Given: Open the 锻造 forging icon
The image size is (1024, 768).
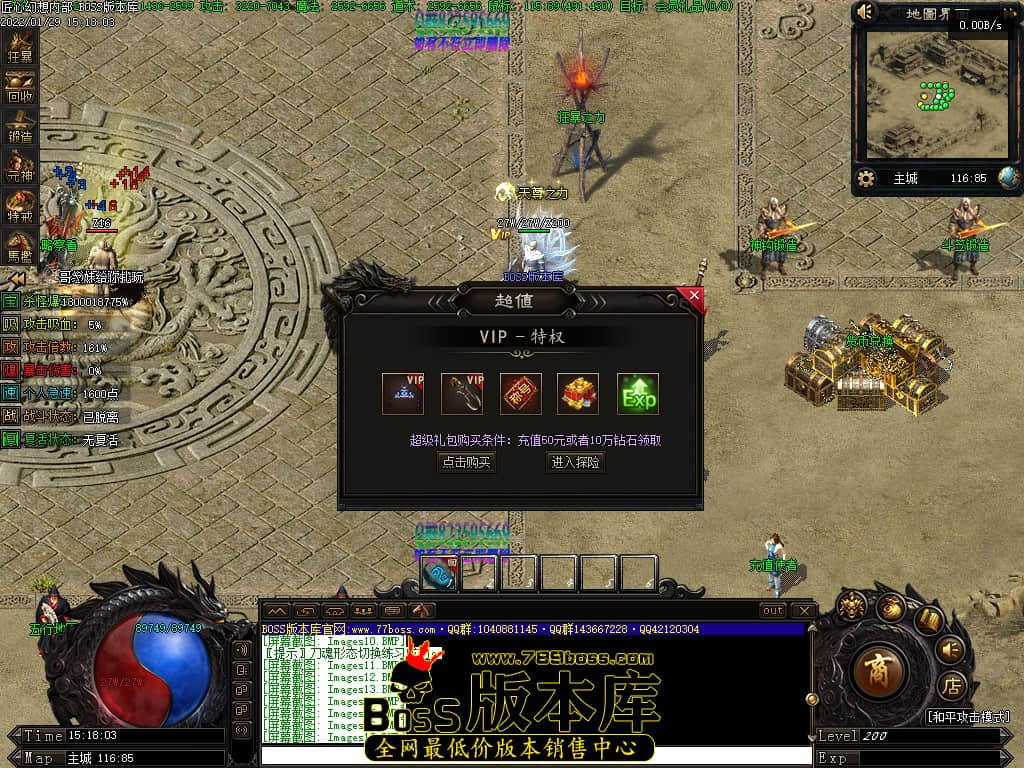Looking at the screenshot, I should coord(20,128).
